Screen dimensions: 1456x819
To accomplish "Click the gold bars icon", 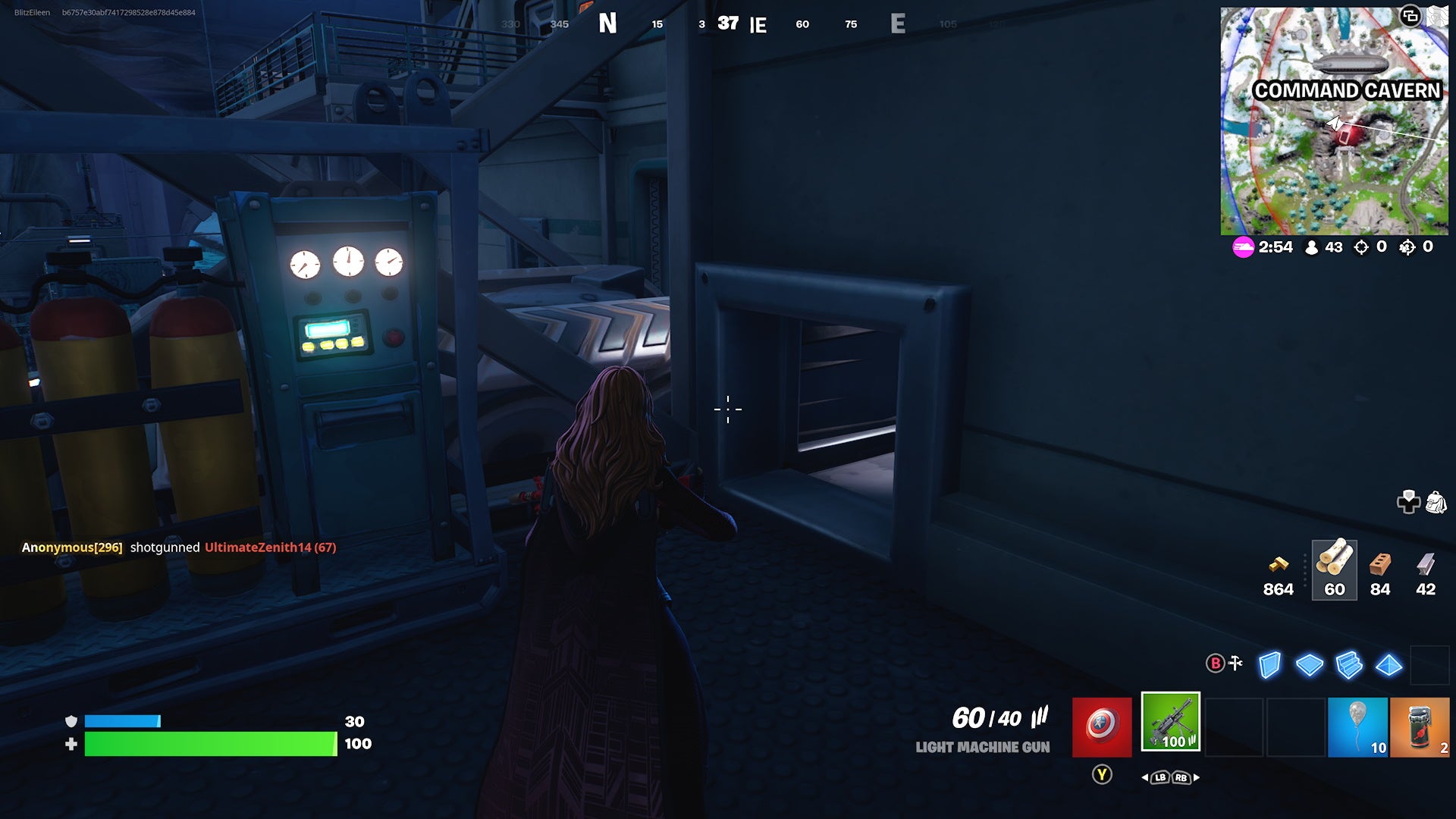I will (x=1279, y=565).
